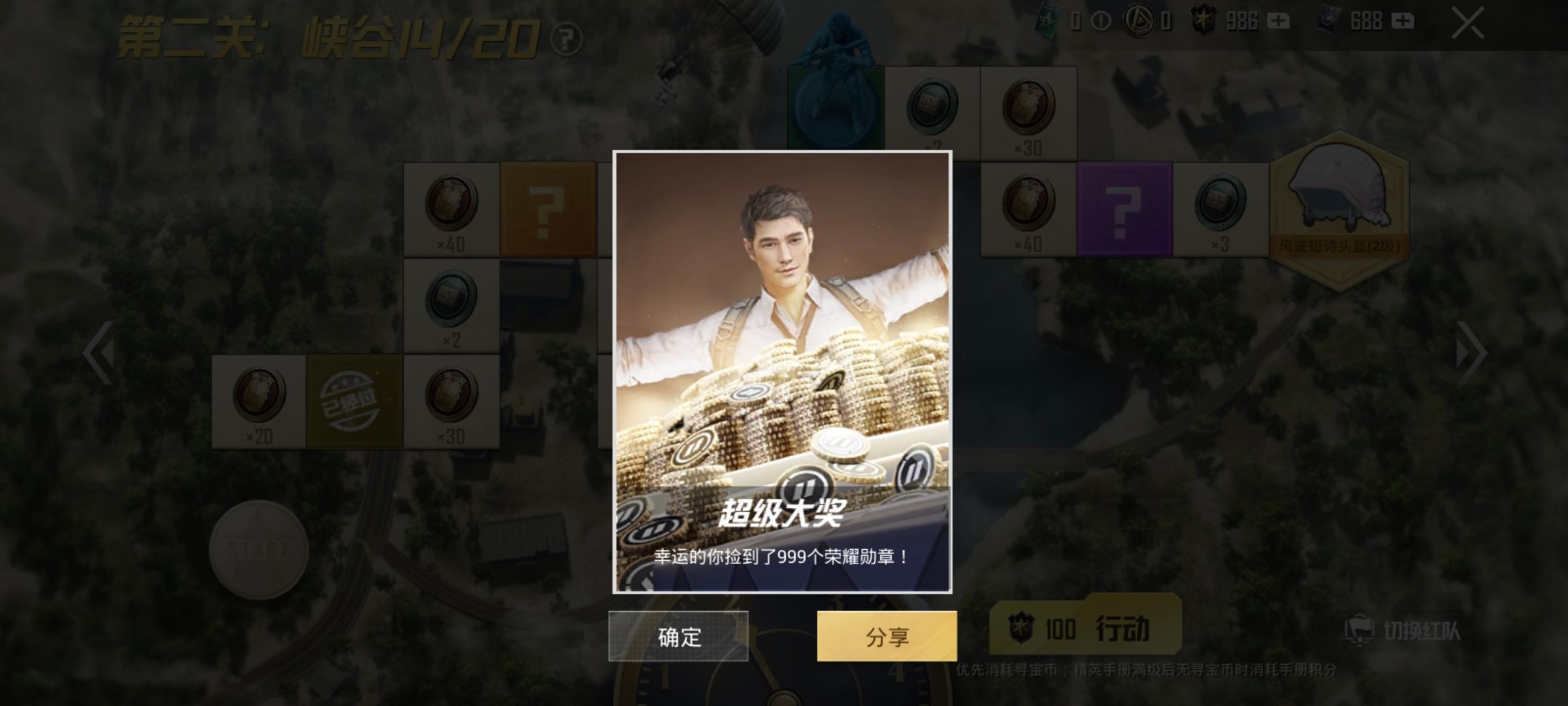This screenshot has height=706, width=1568.
Task: Click the ×40 coin reward tile
Action: coord(451,209)
